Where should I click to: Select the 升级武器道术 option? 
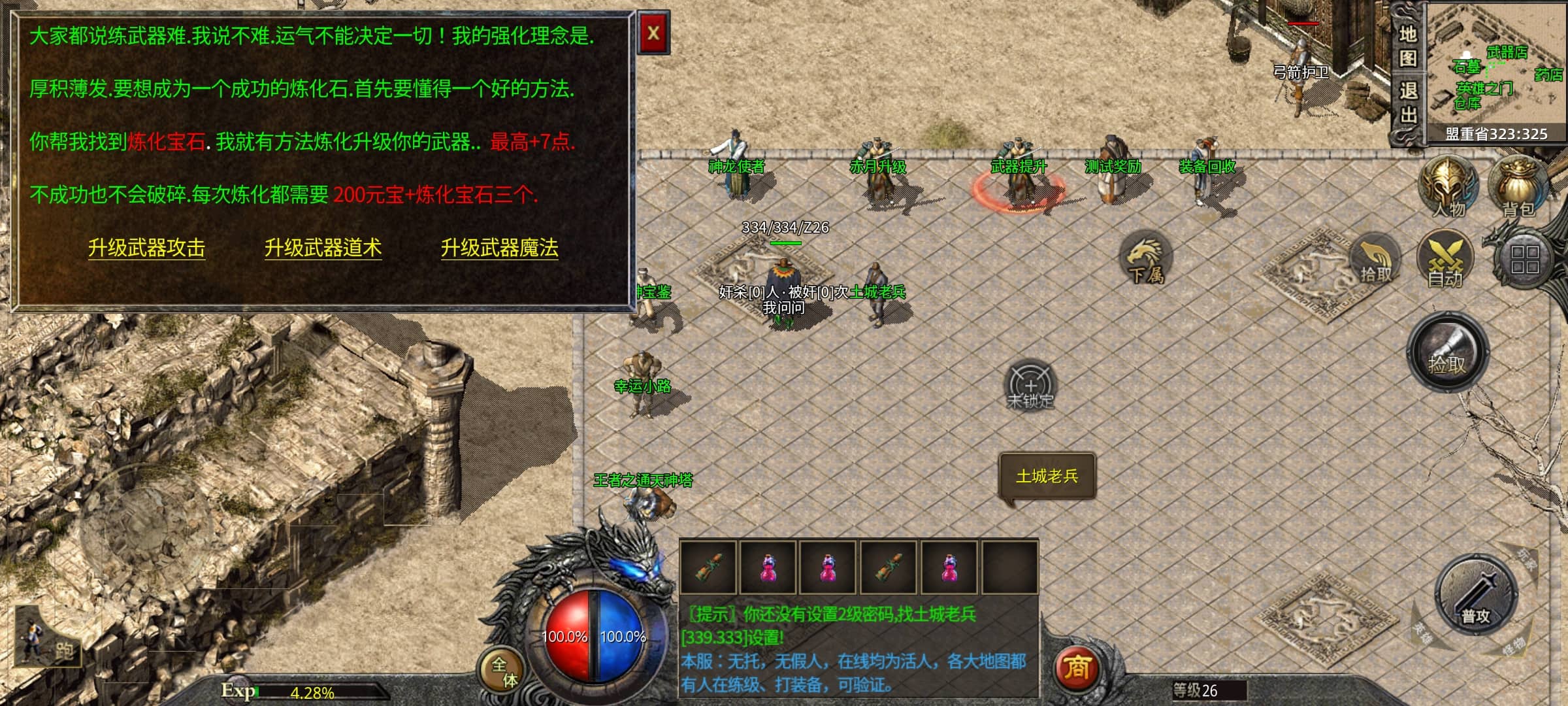click(x=323, y=248)
